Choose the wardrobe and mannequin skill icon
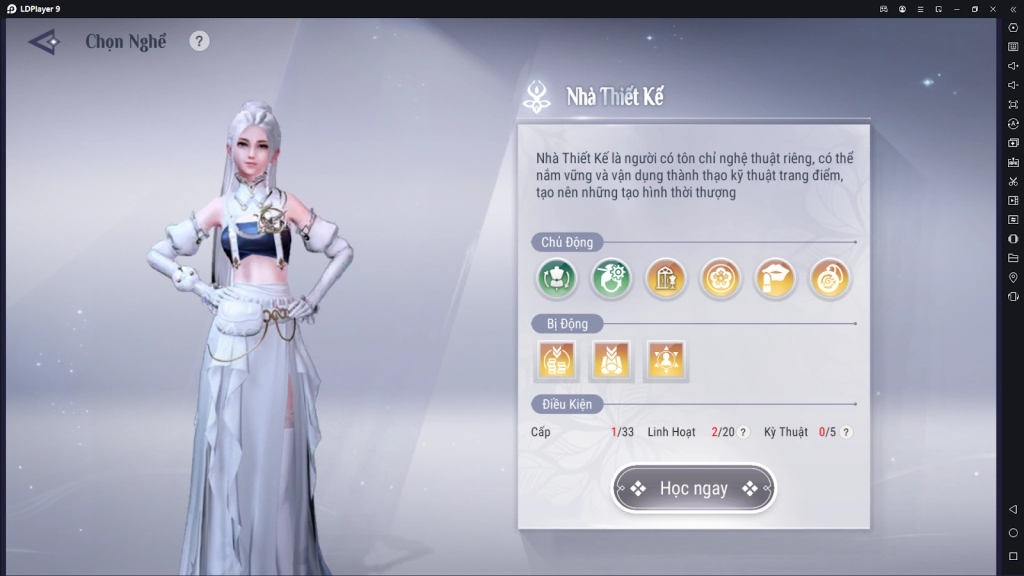Viewport: 1024px width, 576px height. pyautogui.click(x=666, y=279)
